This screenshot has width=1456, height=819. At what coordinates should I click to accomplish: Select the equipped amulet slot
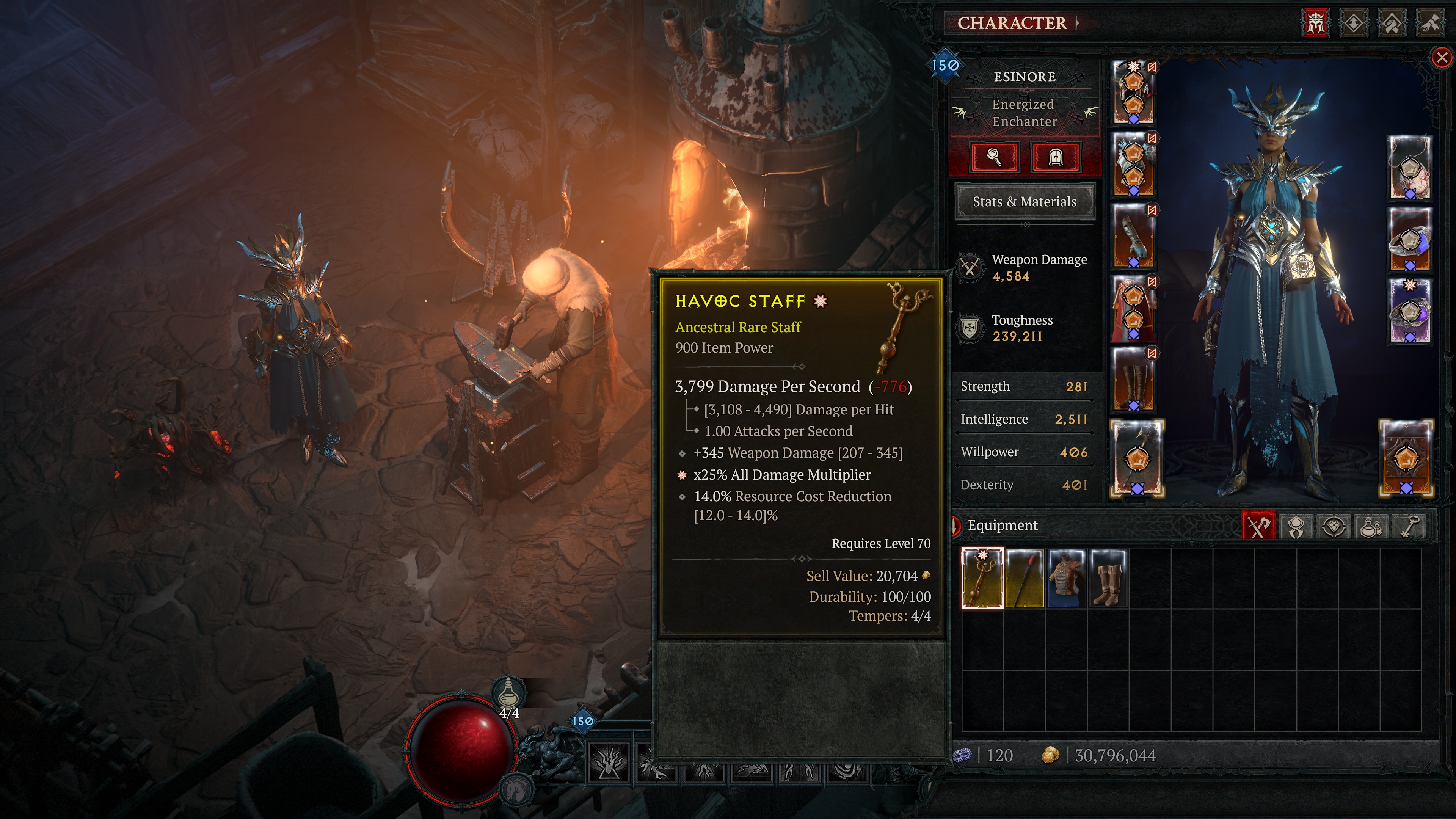click(1410, 168)
